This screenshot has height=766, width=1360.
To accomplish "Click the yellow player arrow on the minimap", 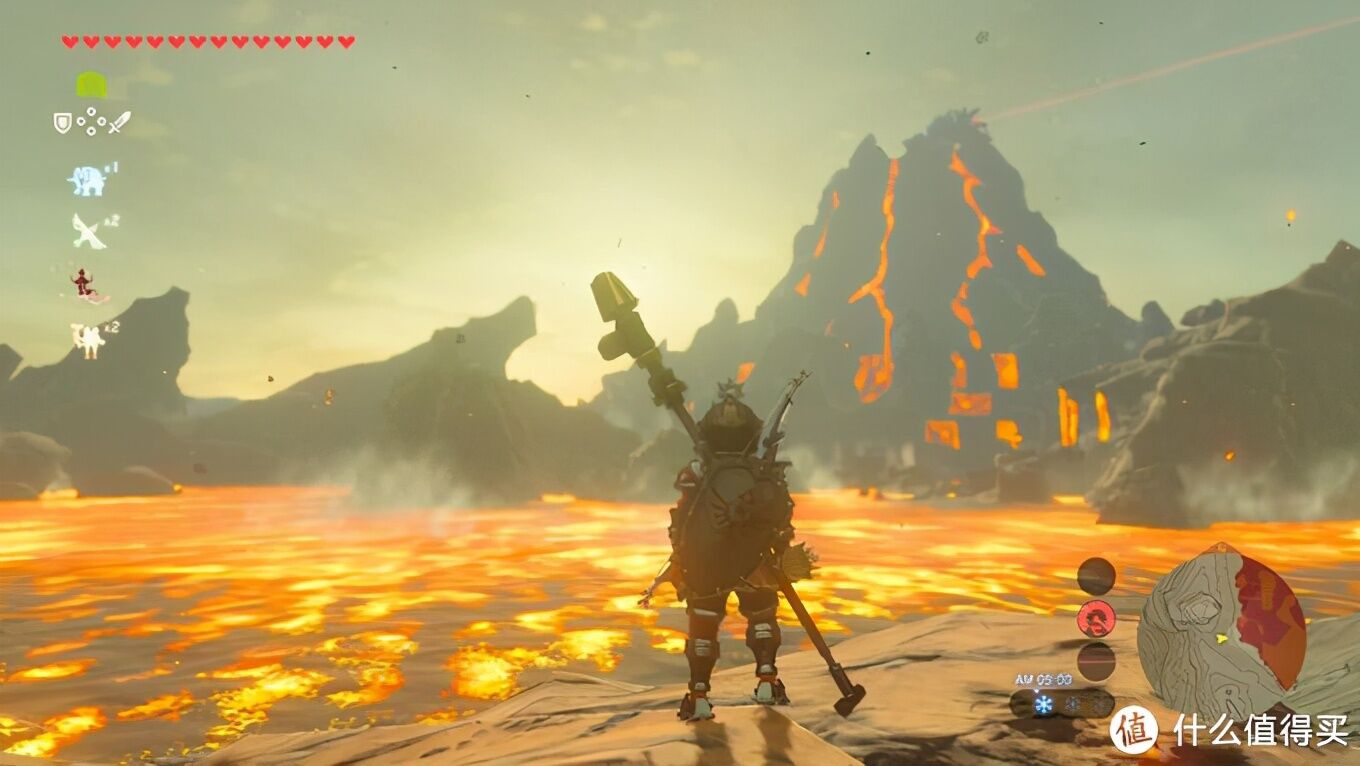I will pos(1222,637).
